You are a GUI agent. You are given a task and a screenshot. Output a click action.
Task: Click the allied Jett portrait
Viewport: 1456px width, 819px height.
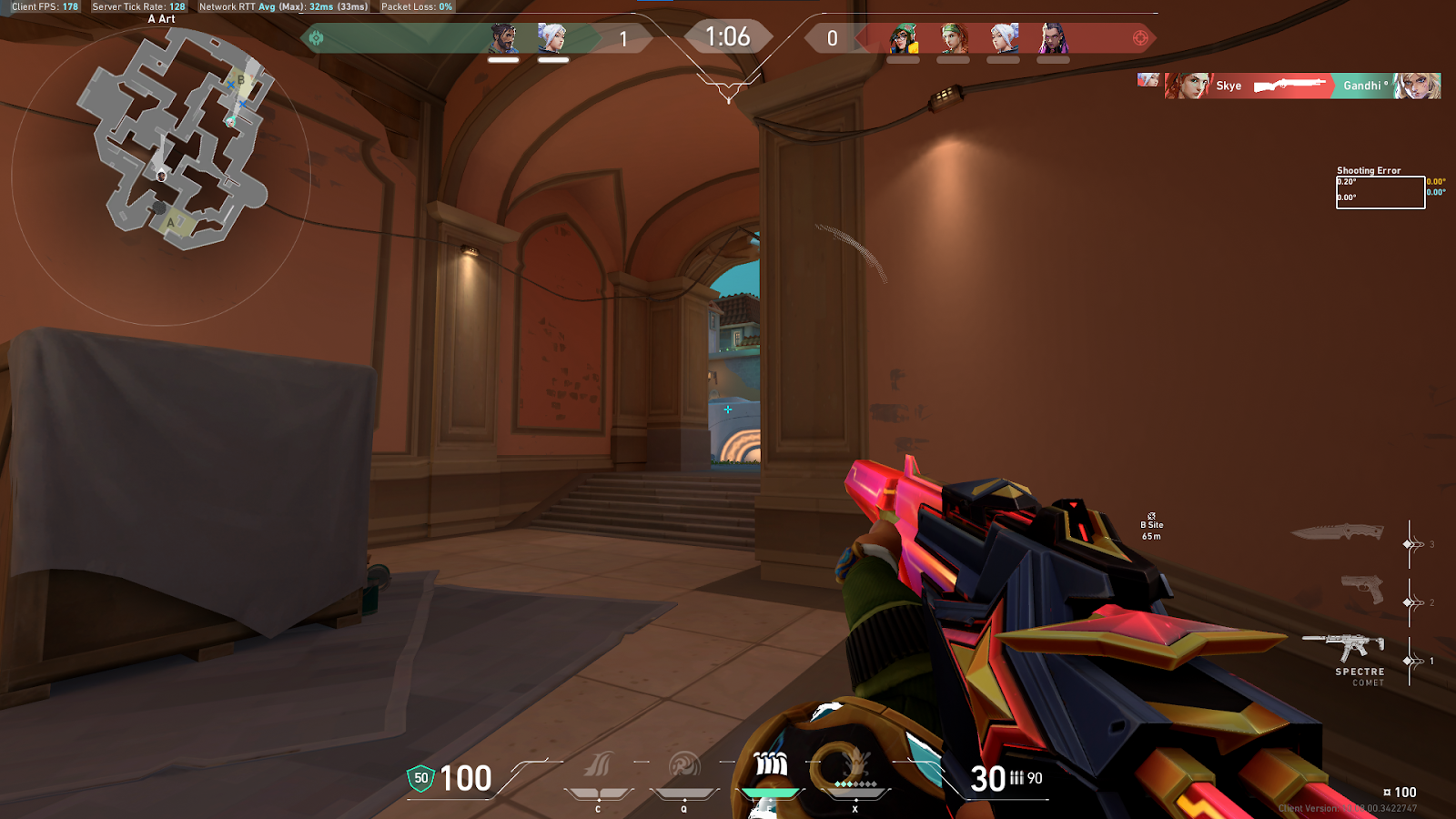552,38
